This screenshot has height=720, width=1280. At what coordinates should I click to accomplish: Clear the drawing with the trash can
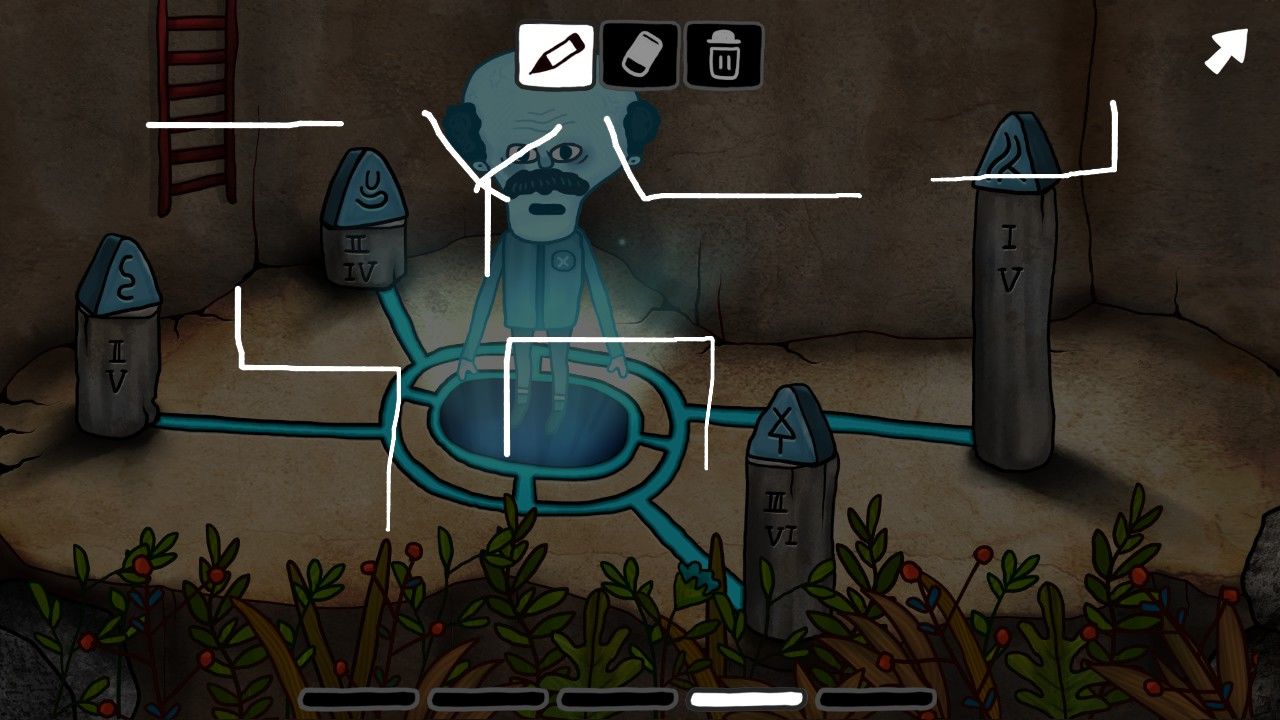723,55
